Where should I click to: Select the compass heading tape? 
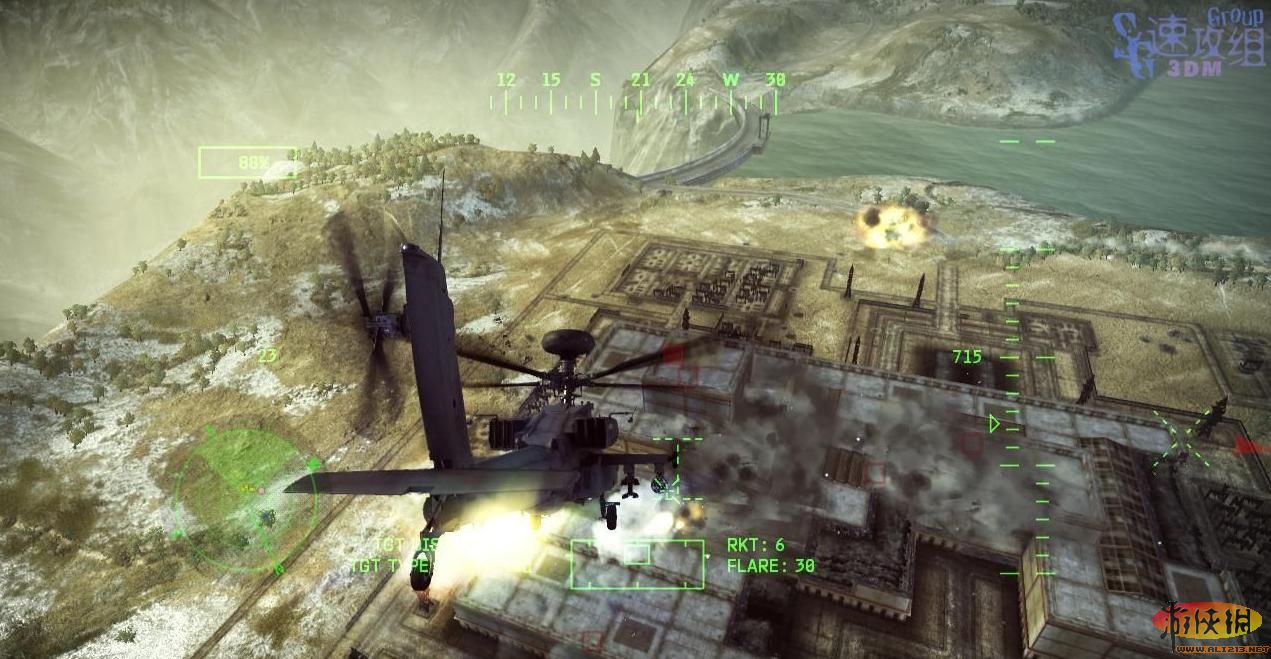coord(640,93)
